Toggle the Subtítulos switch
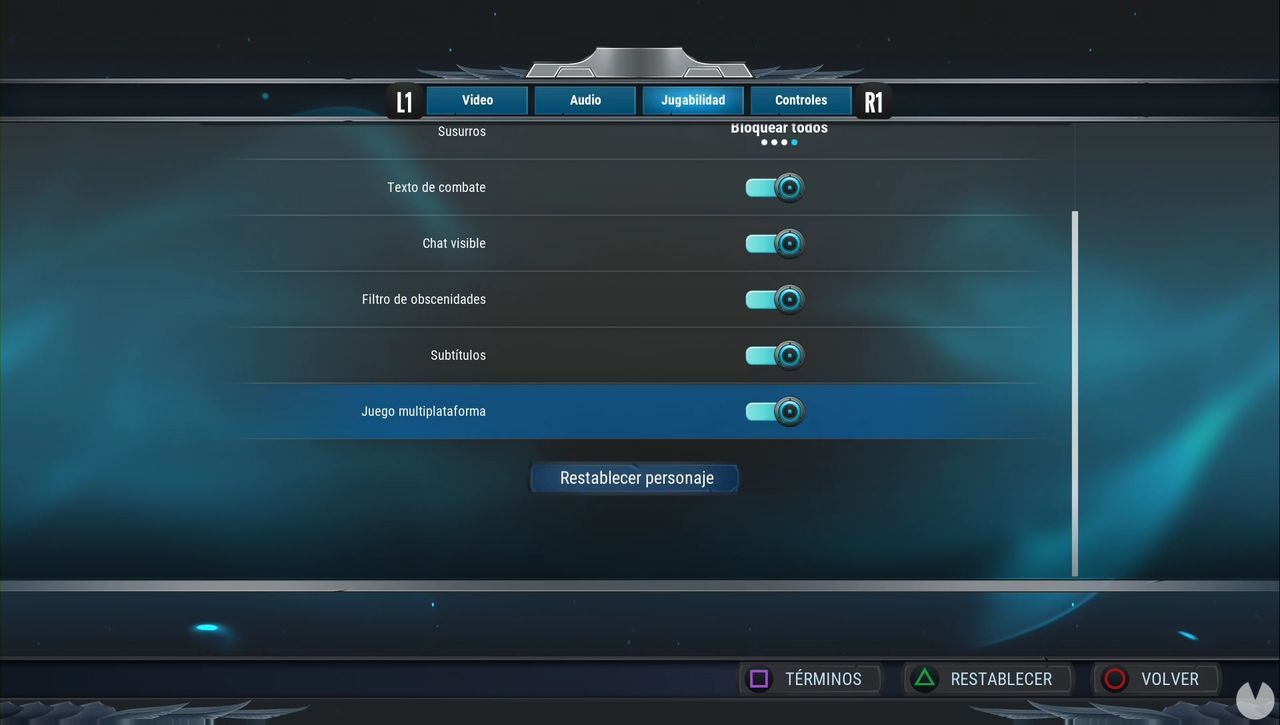This screenshot has width=1280, height=725. pyautogui.click(x=774, y=354)
